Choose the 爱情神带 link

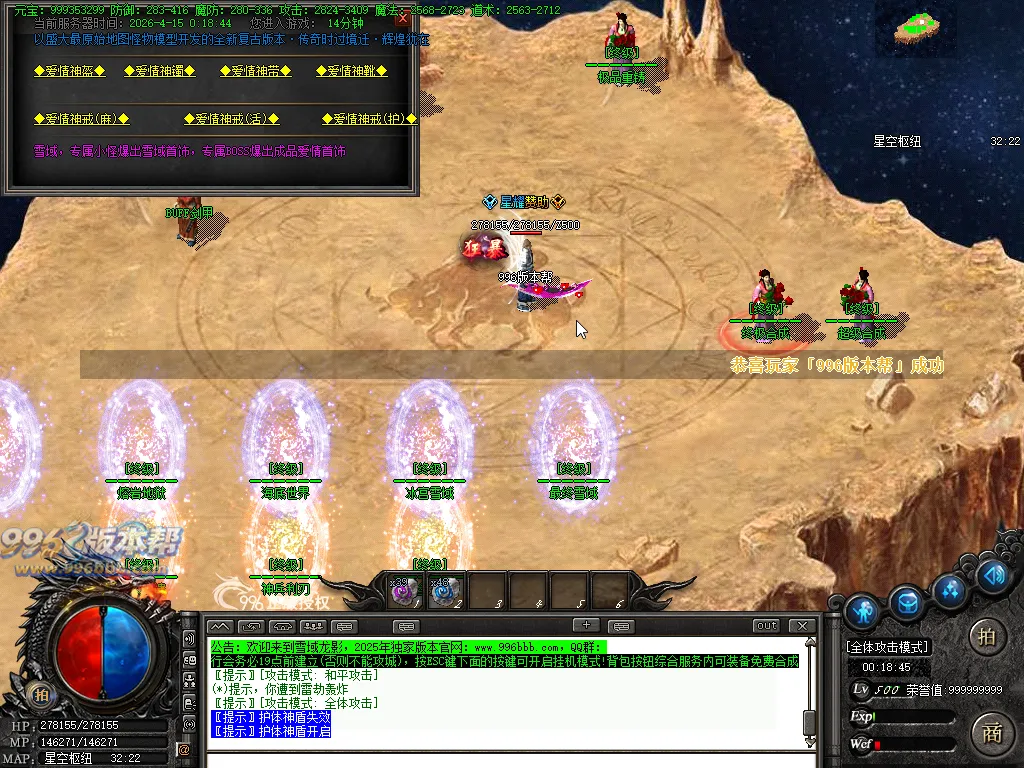255,71
